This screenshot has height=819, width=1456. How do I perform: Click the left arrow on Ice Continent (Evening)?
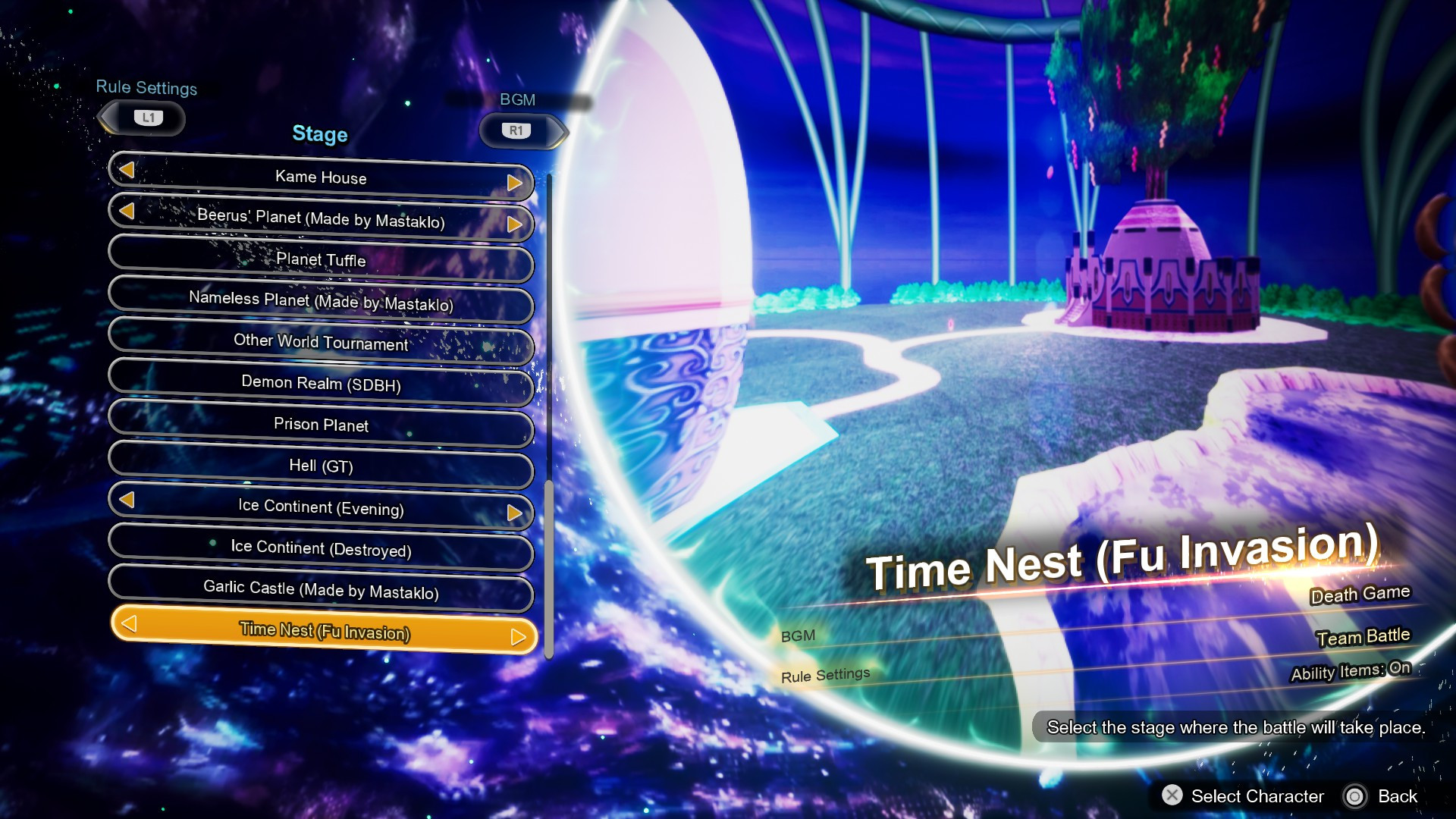[x=129, y=500]
